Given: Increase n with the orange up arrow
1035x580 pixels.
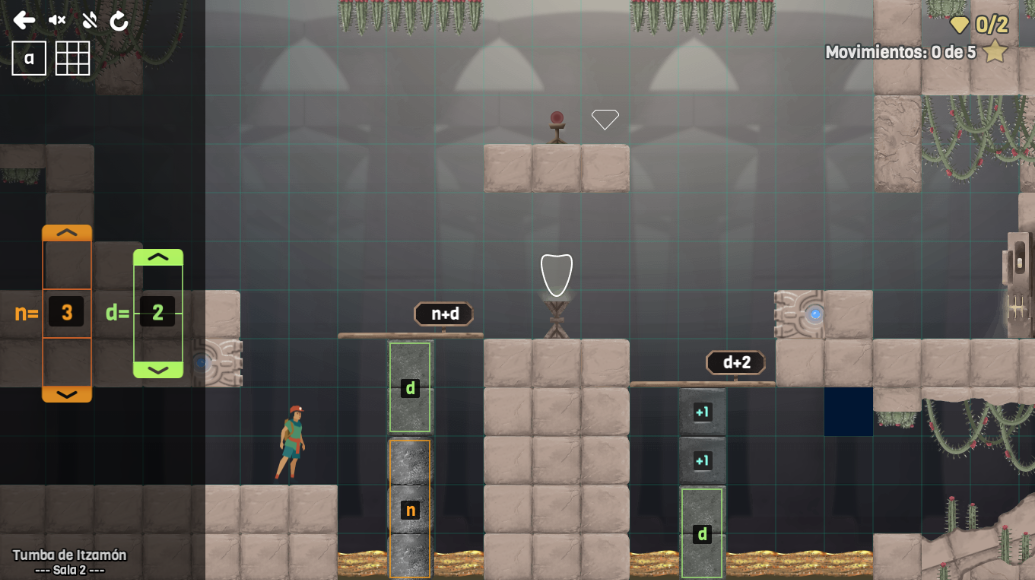Looking at the screenshot, I should tap(67, 233).
